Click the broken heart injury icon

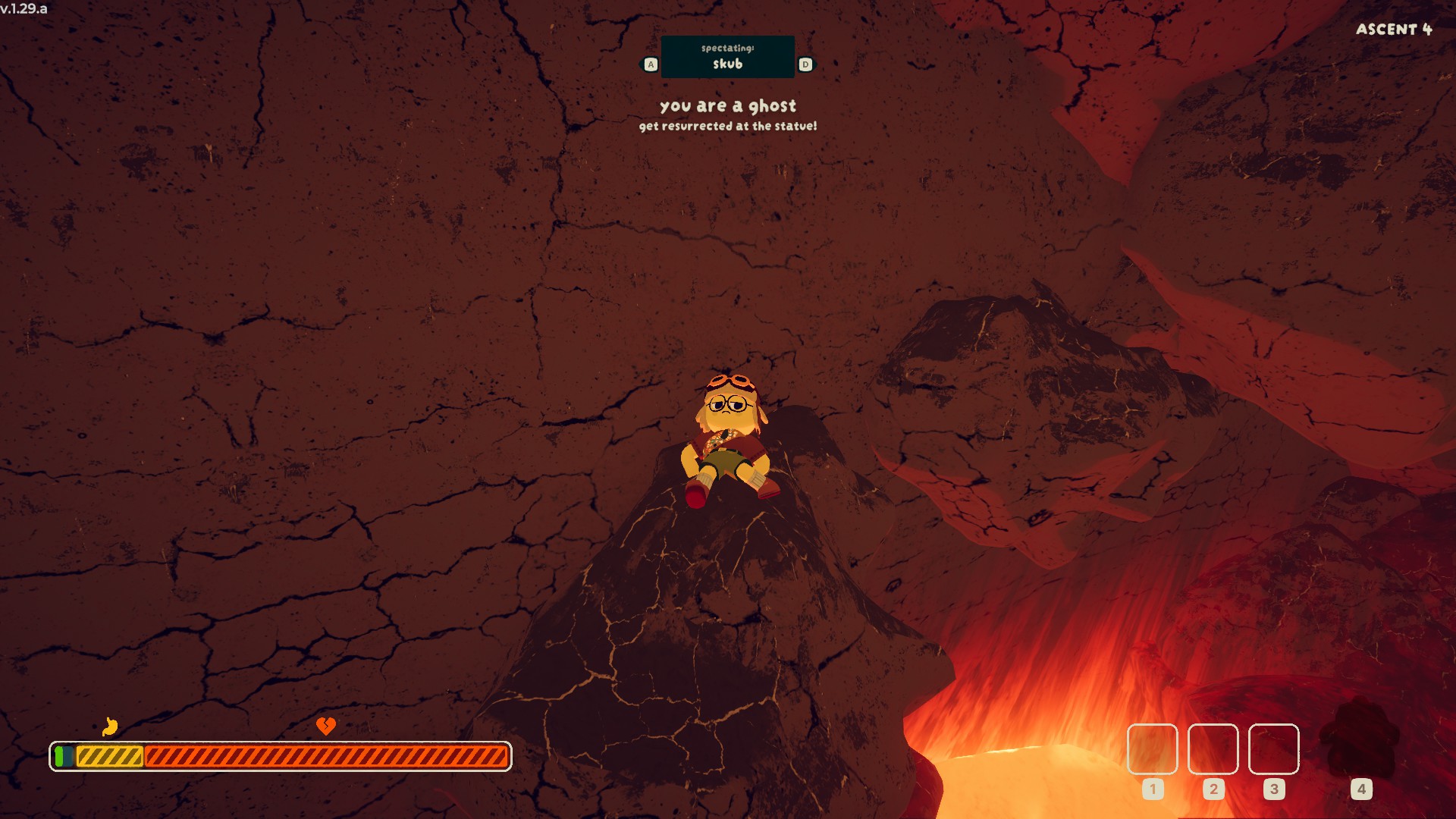(325, 726)
